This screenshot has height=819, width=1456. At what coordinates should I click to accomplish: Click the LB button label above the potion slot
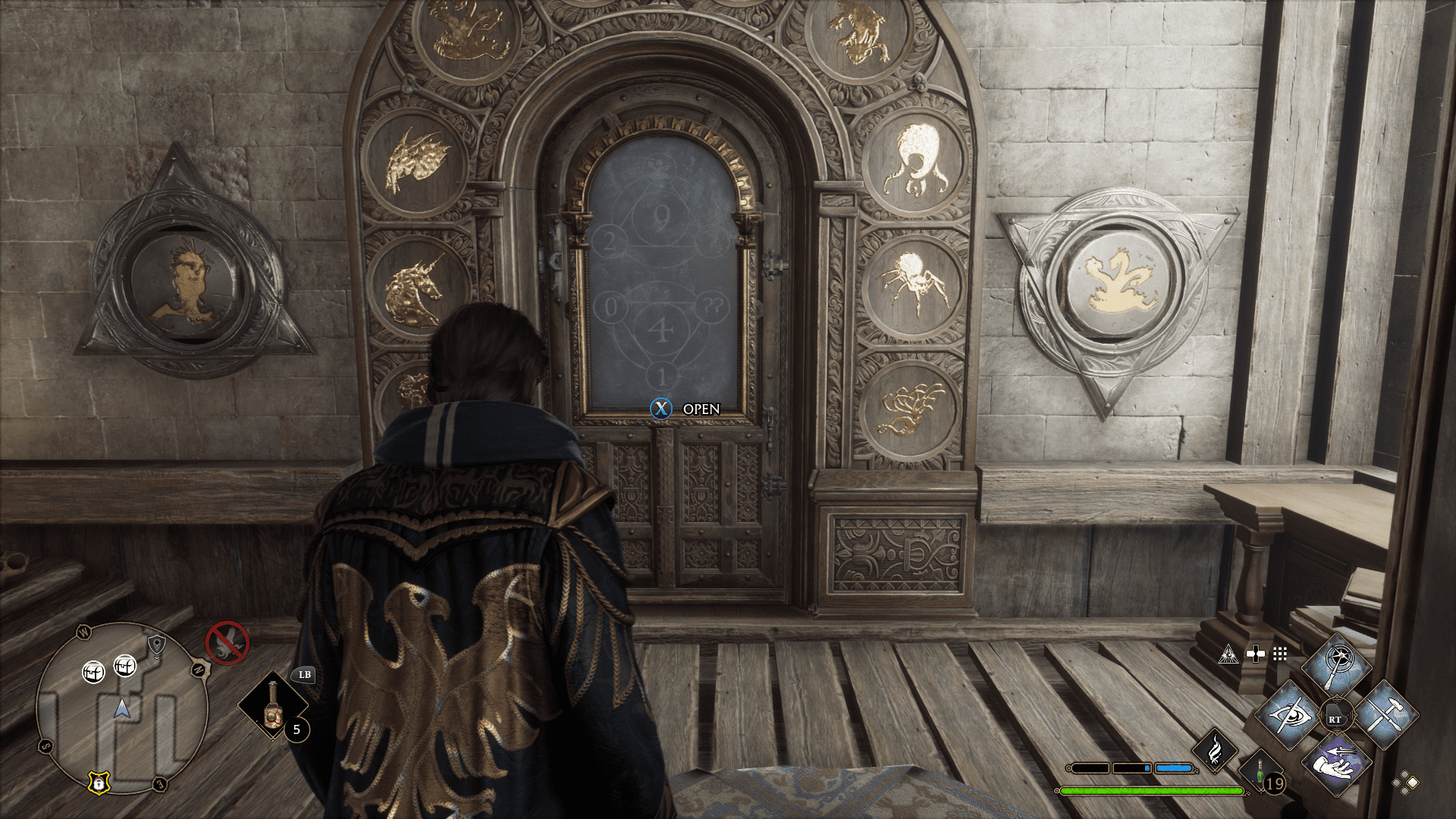click(304, 675)
